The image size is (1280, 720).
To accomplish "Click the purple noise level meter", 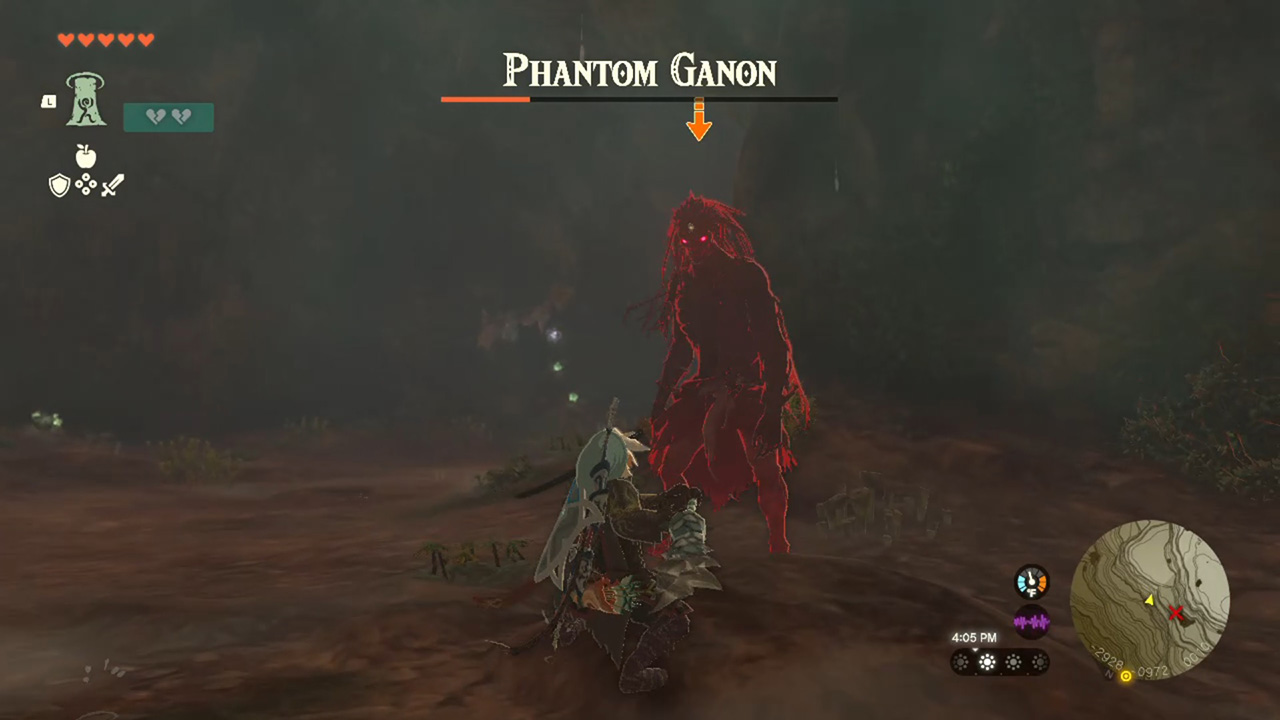I will (1030, 621).
